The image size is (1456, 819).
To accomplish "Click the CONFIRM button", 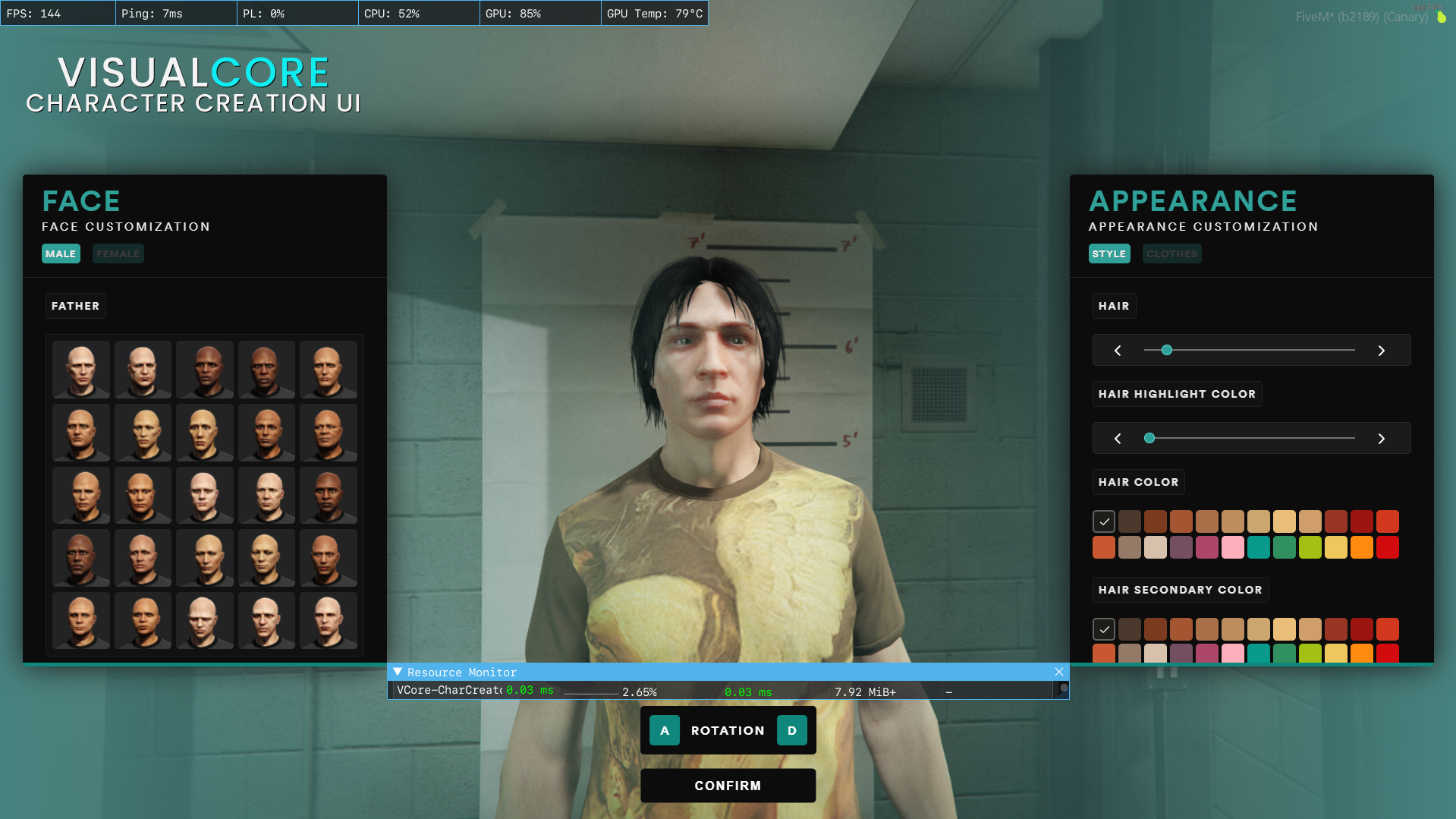I will tap(728, 786).
